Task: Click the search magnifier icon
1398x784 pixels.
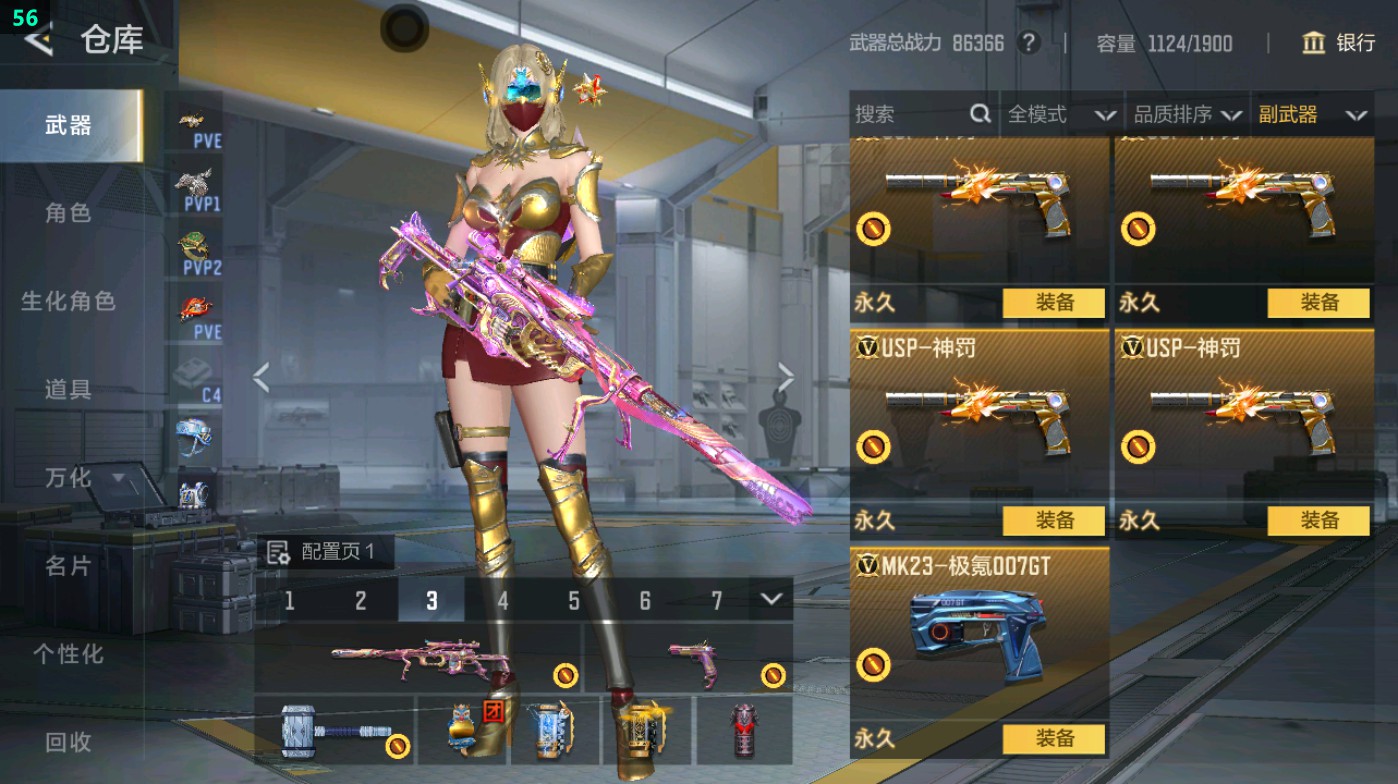Action: (x=978, y=115)
